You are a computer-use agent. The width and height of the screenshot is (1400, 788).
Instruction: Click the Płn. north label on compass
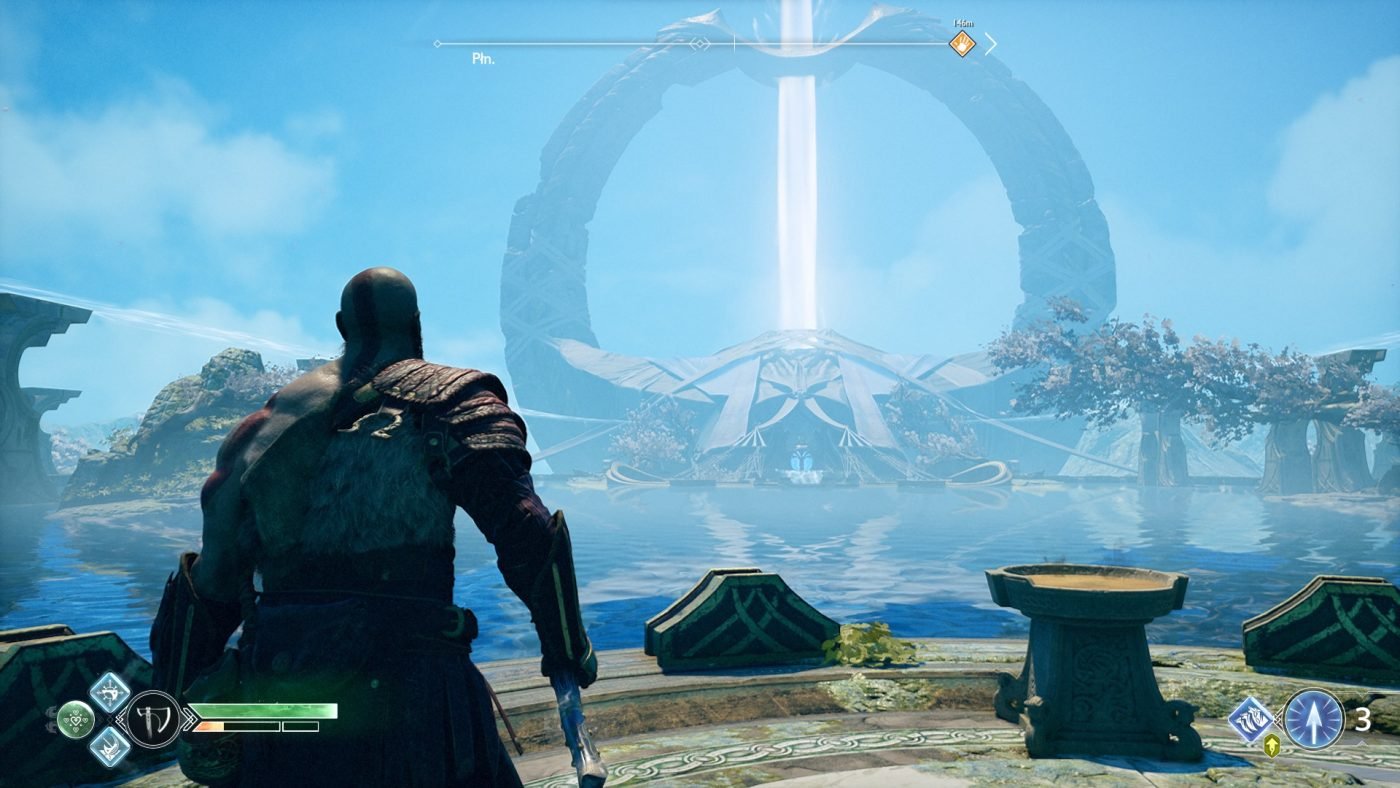point(484,59)
